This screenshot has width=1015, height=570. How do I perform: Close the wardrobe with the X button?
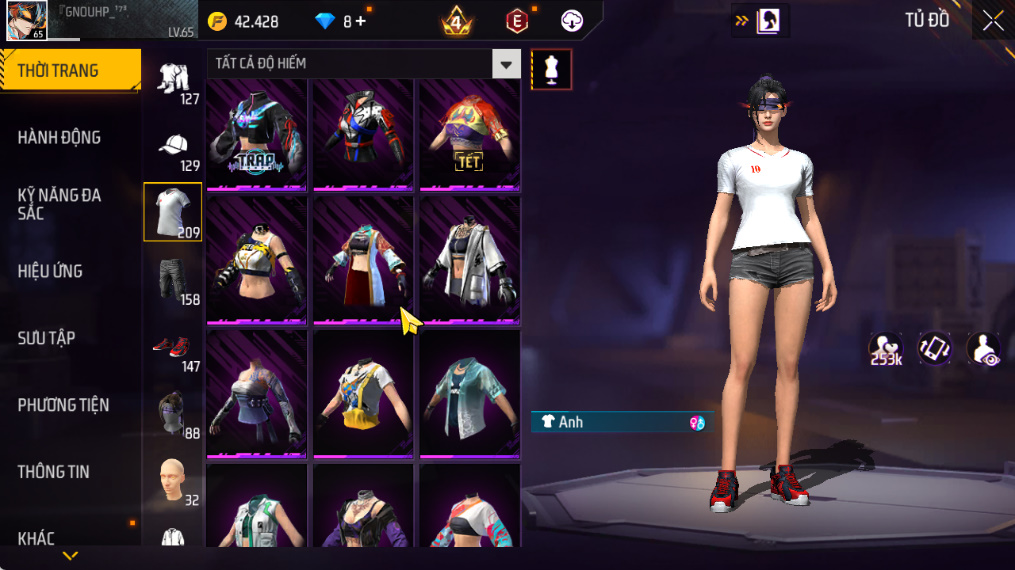(992, 21)
